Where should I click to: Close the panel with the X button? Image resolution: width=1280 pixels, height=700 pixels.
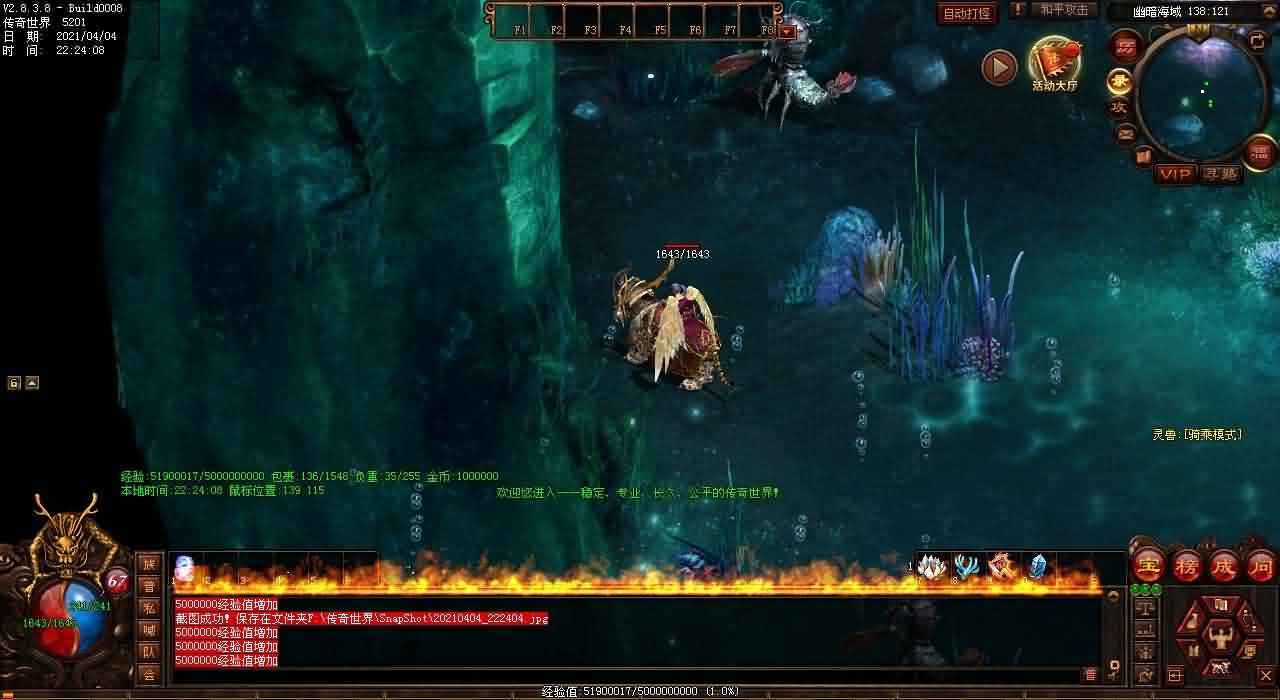pyautogui.click(x=1264, y=676)
